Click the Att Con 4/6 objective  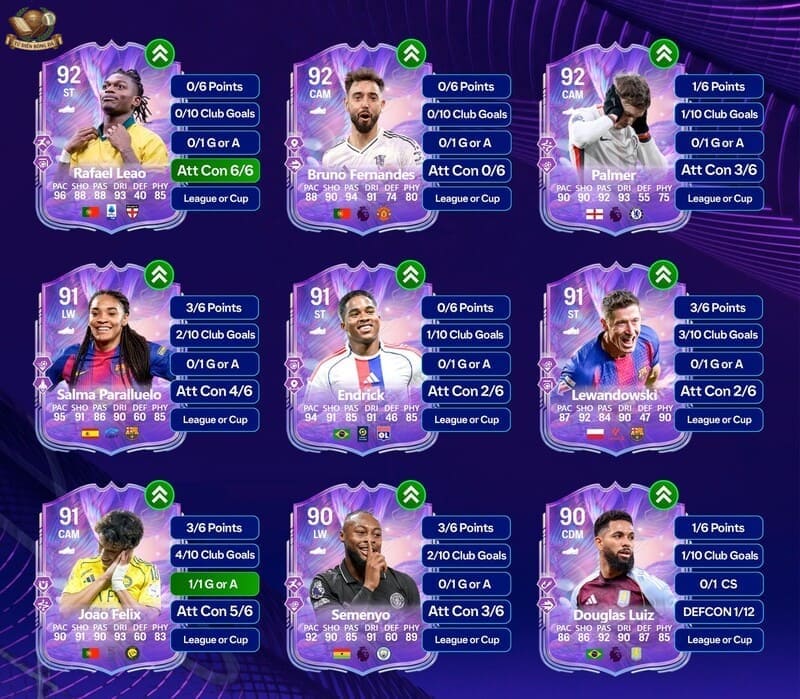click(x=215, y=391)
